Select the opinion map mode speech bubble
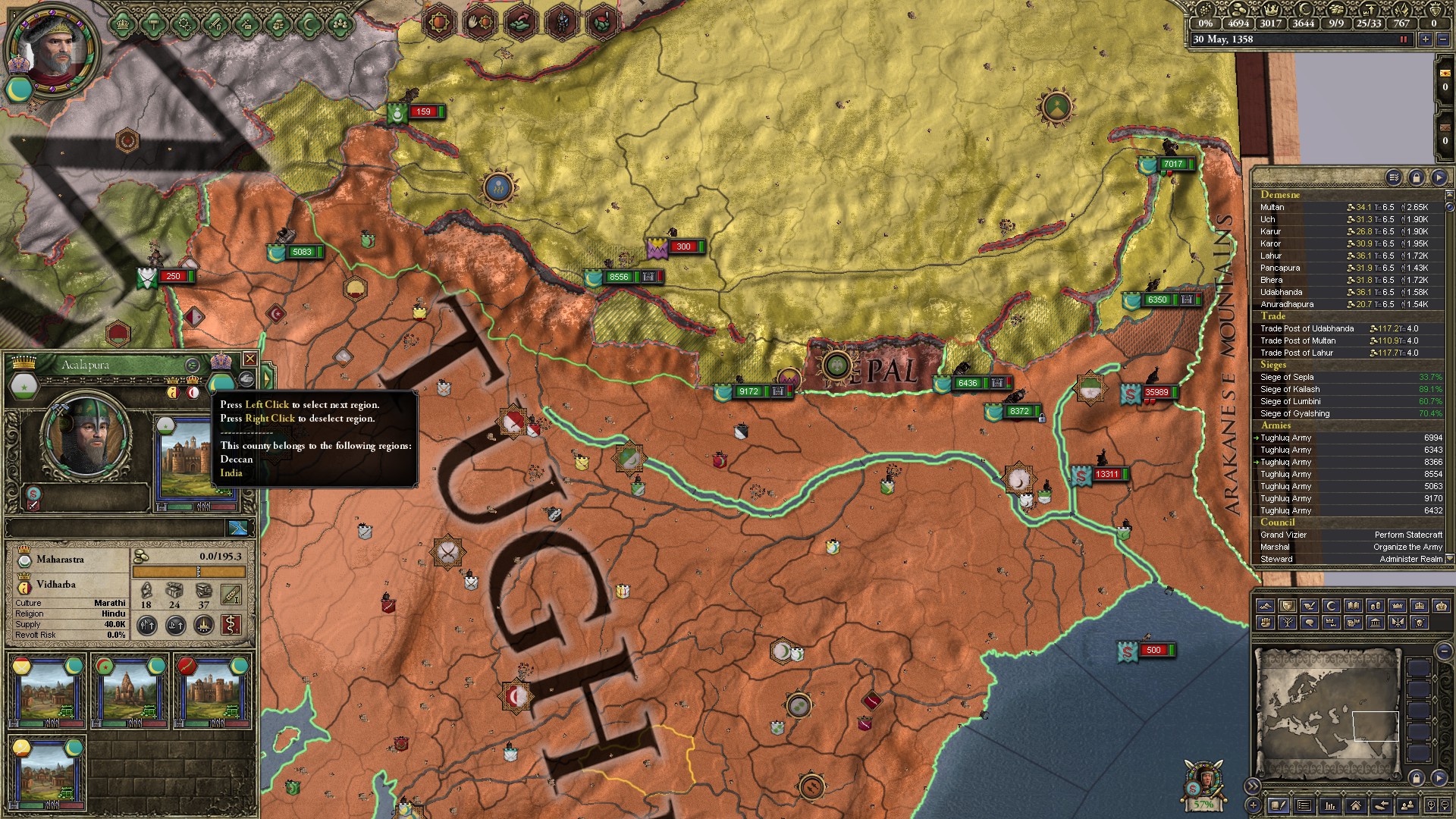The height and width of the screenshot is (819, 1456). [x=1309, y=623]
